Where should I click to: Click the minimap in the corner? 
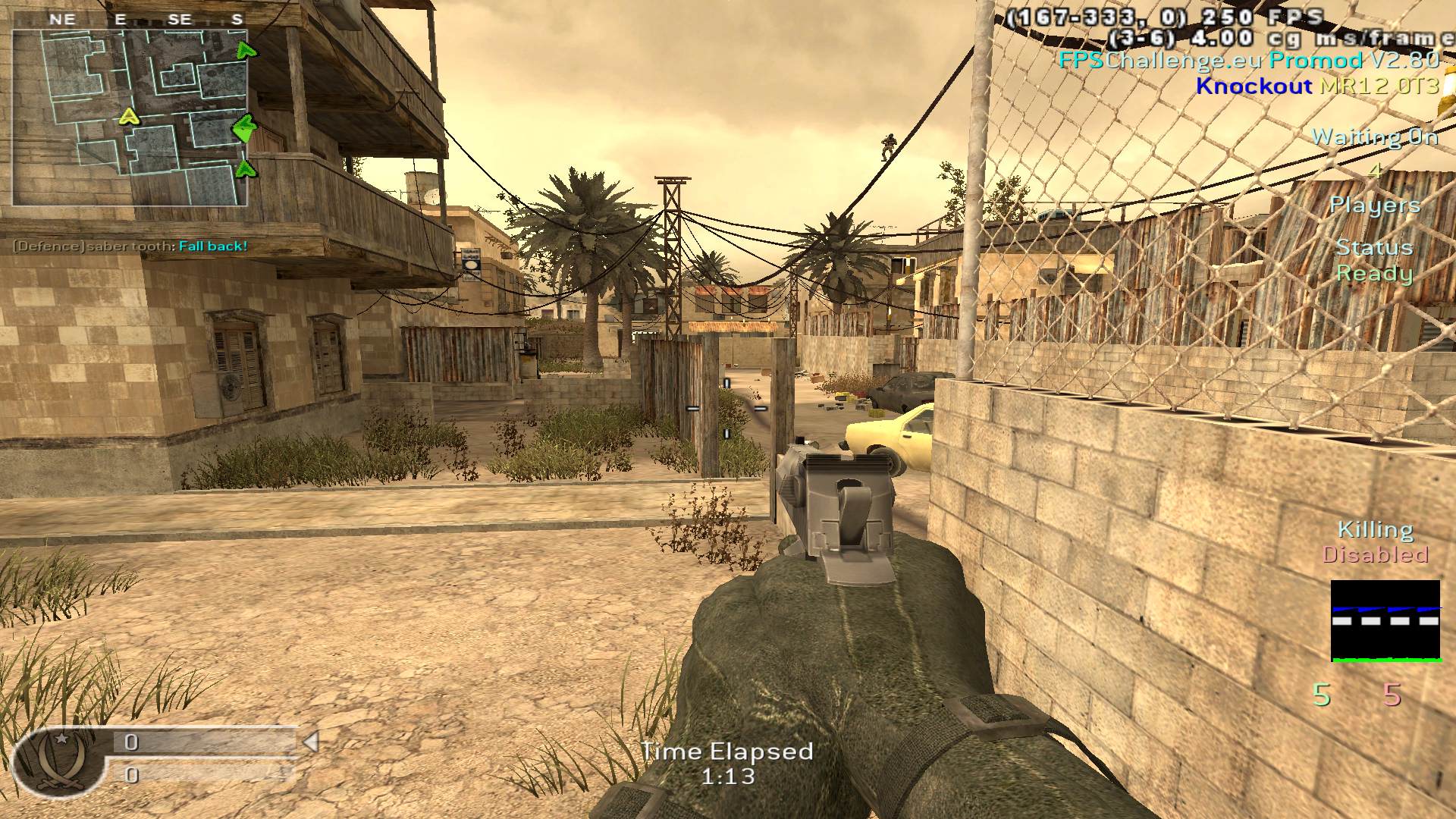pyautogui.click(x=130, y=118)
